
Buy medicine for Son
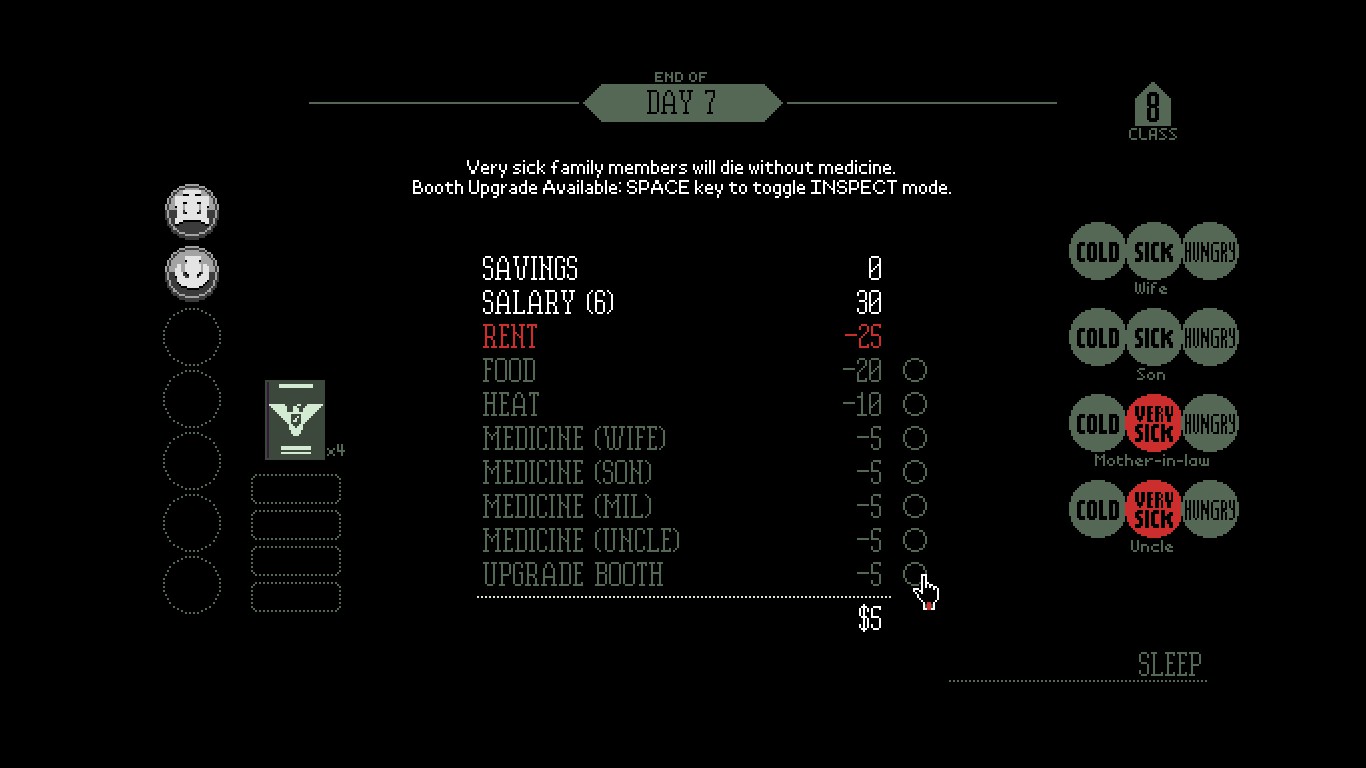pos(914,473)
